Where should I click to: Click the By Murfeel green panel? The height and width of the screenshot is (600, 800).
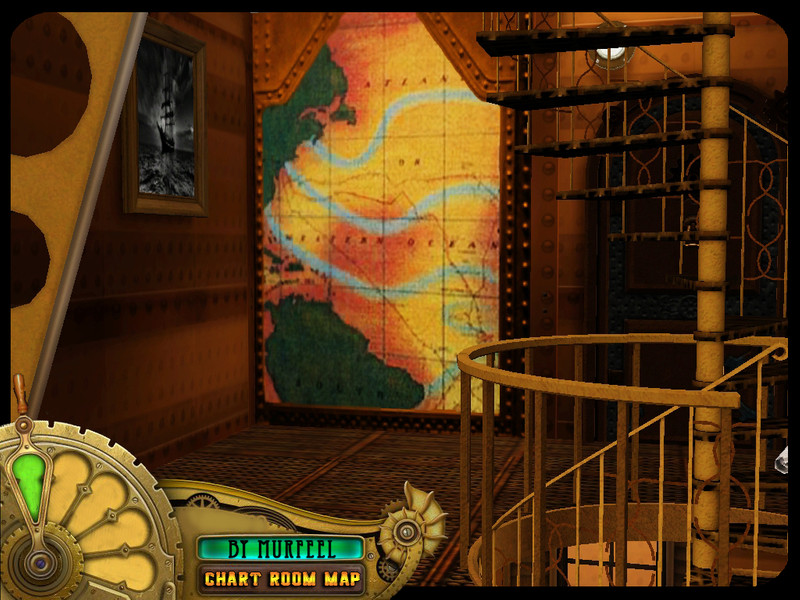(x=281, y=548)
